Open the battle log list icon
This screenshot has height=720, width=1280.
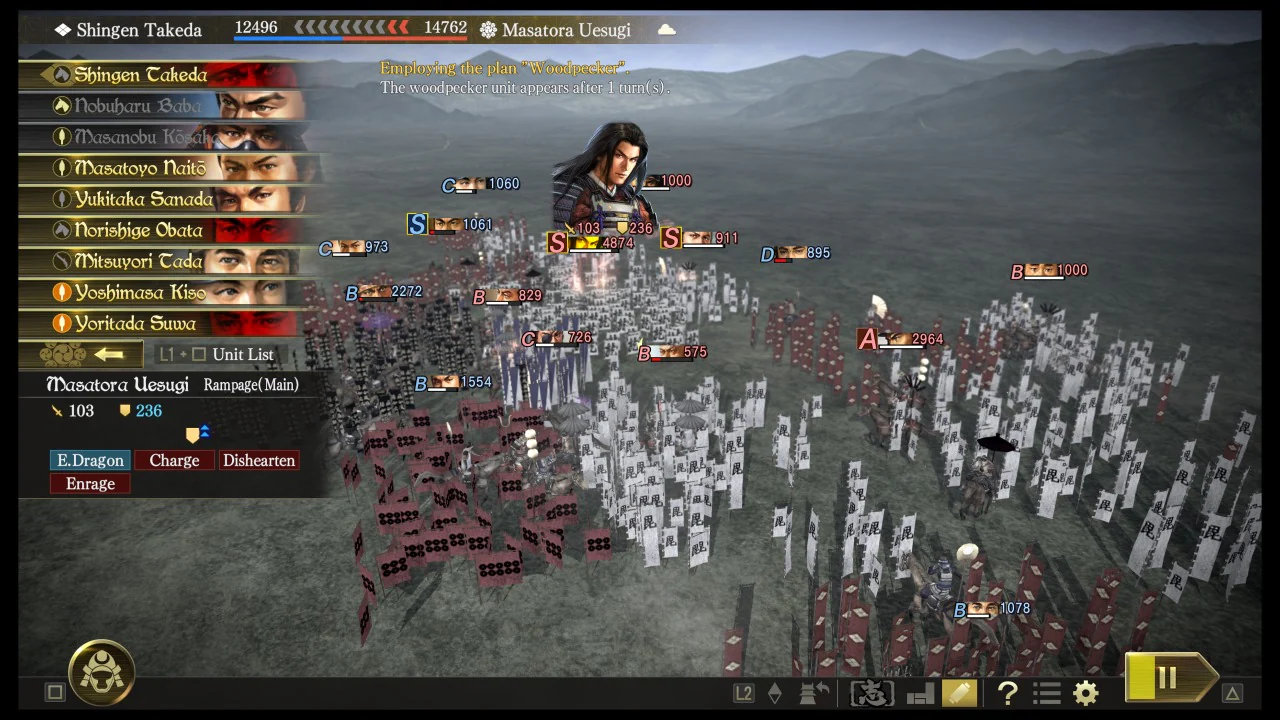point(1046,692)
